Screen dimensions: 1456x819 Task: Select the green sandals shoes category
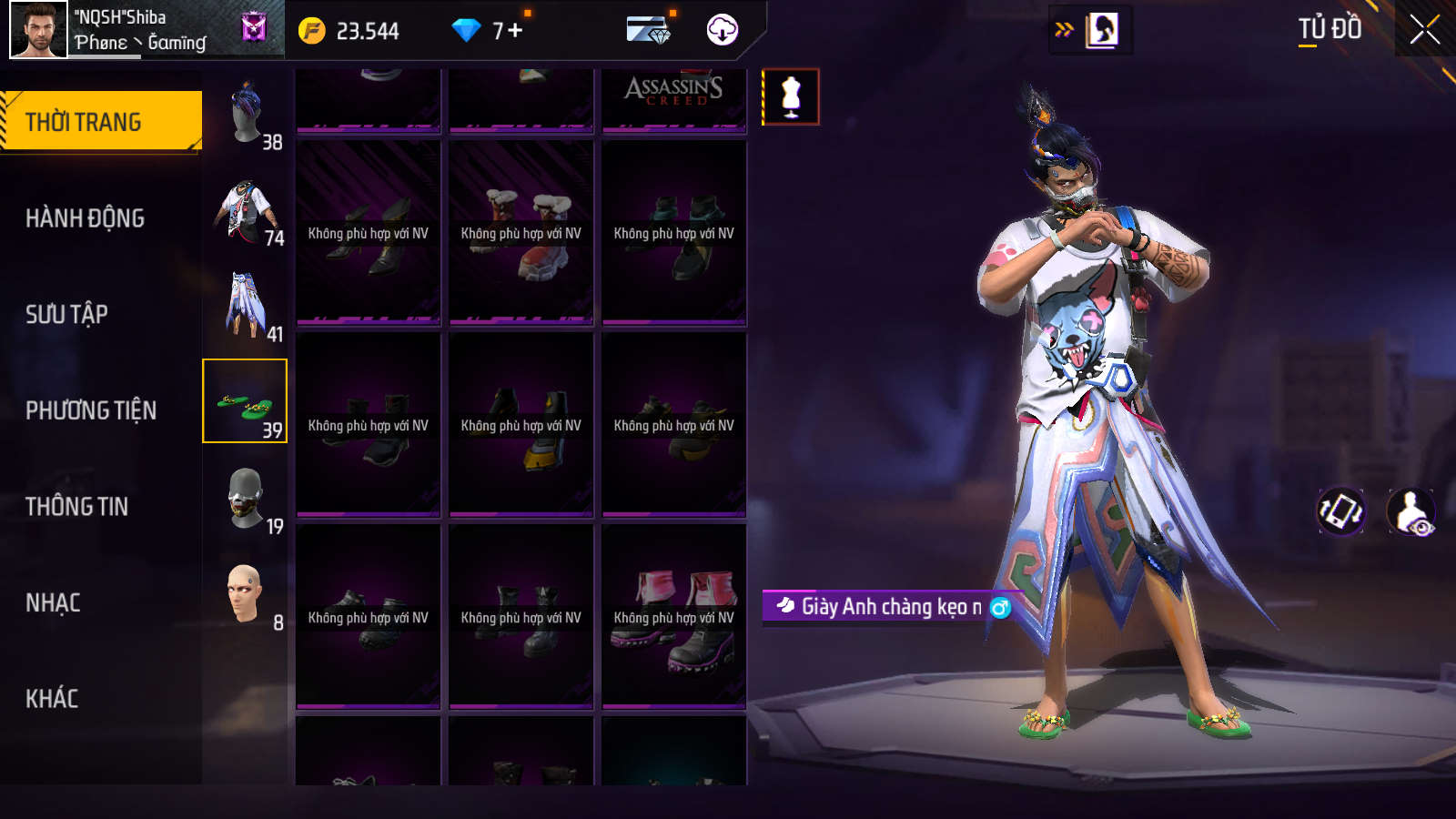click(x=245, y=401)
